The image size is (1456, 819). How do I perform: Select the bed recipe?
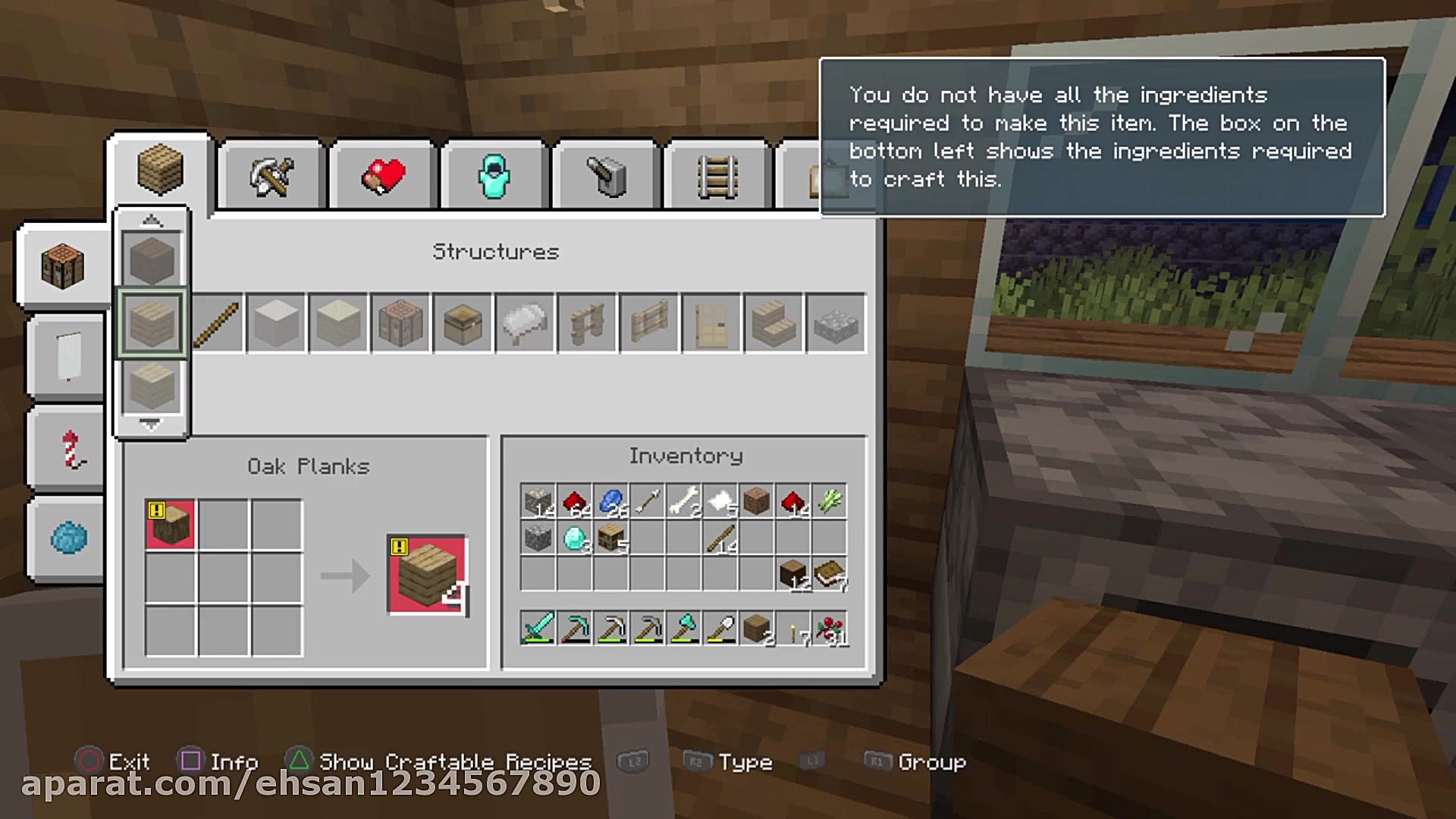pos(525,324)
